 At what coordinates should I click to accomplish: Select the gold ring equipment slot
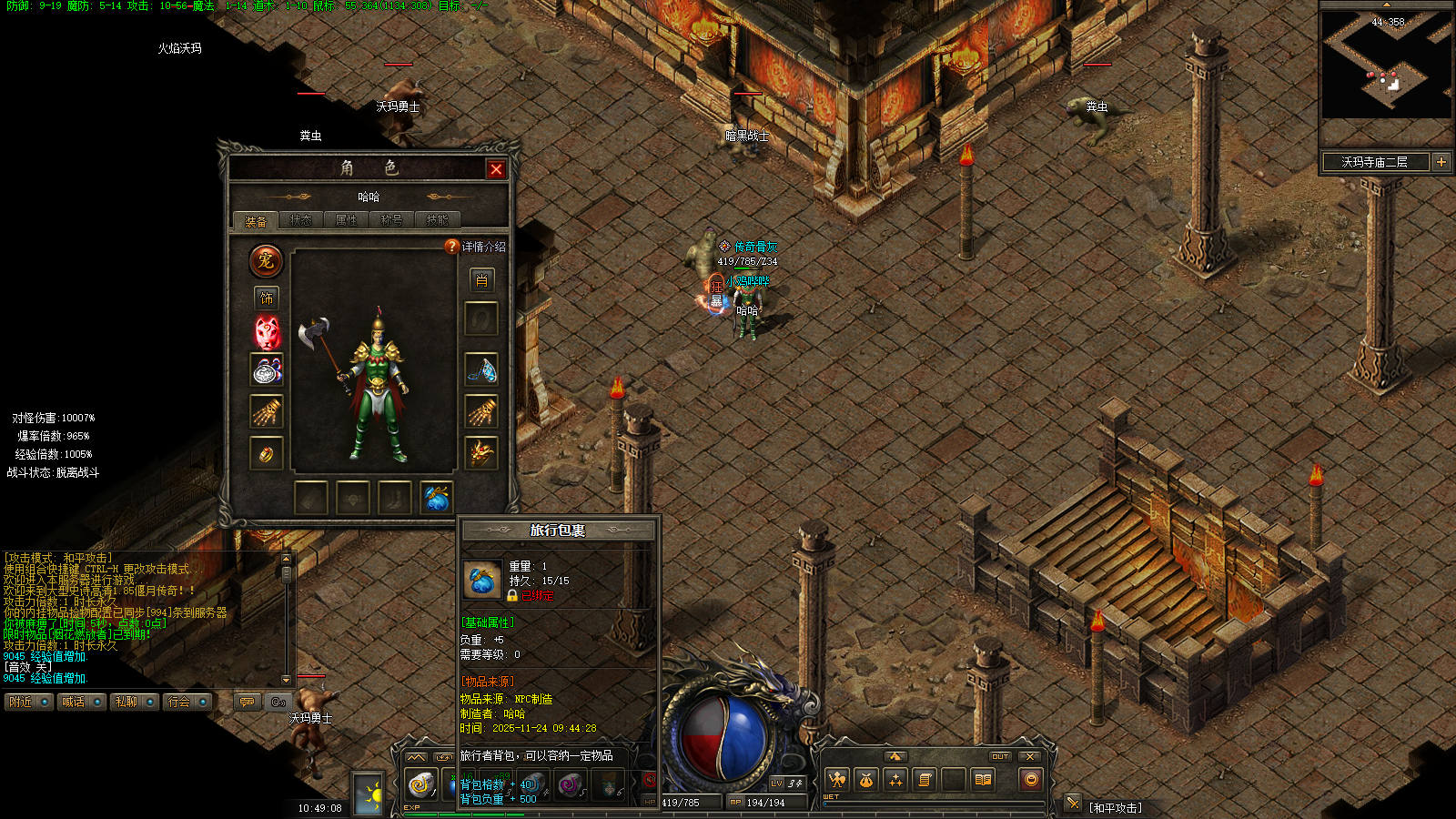pyautogui.click(x=267, y=453)
